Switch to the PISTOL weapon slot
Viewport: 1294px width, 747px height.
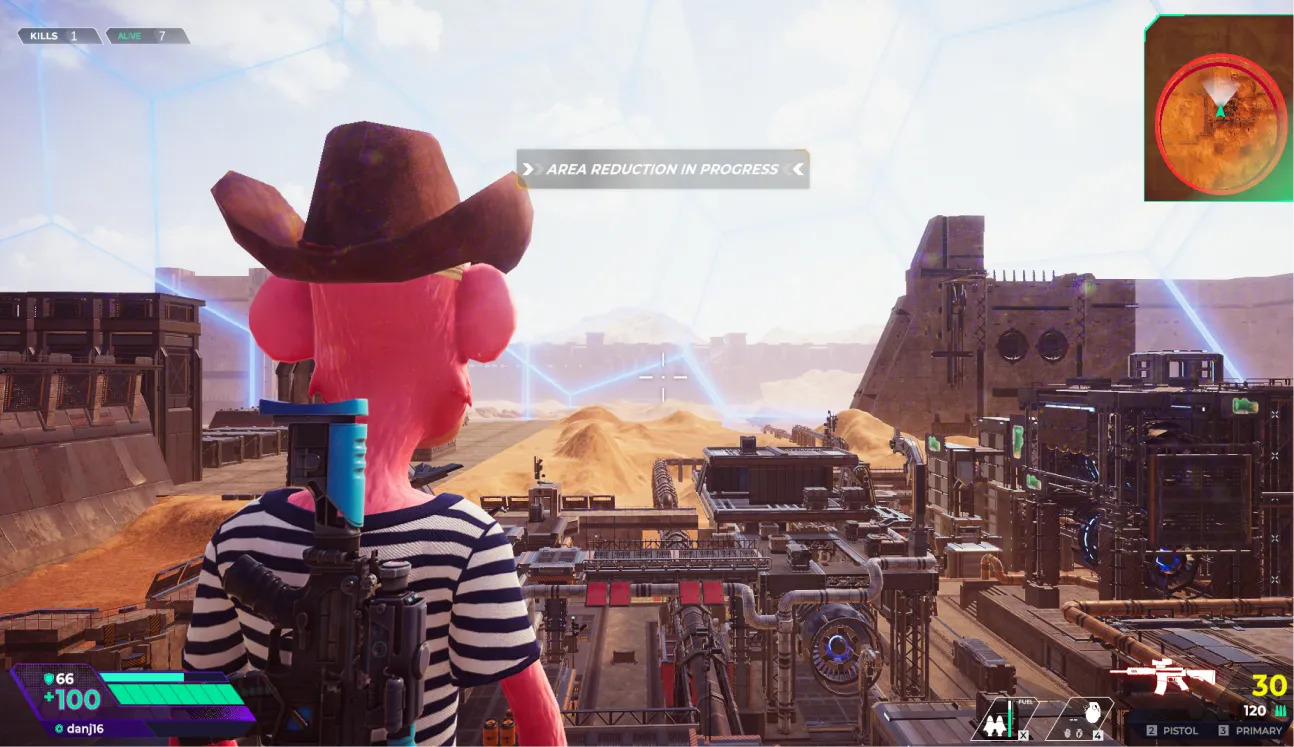tap(1181, 730)
